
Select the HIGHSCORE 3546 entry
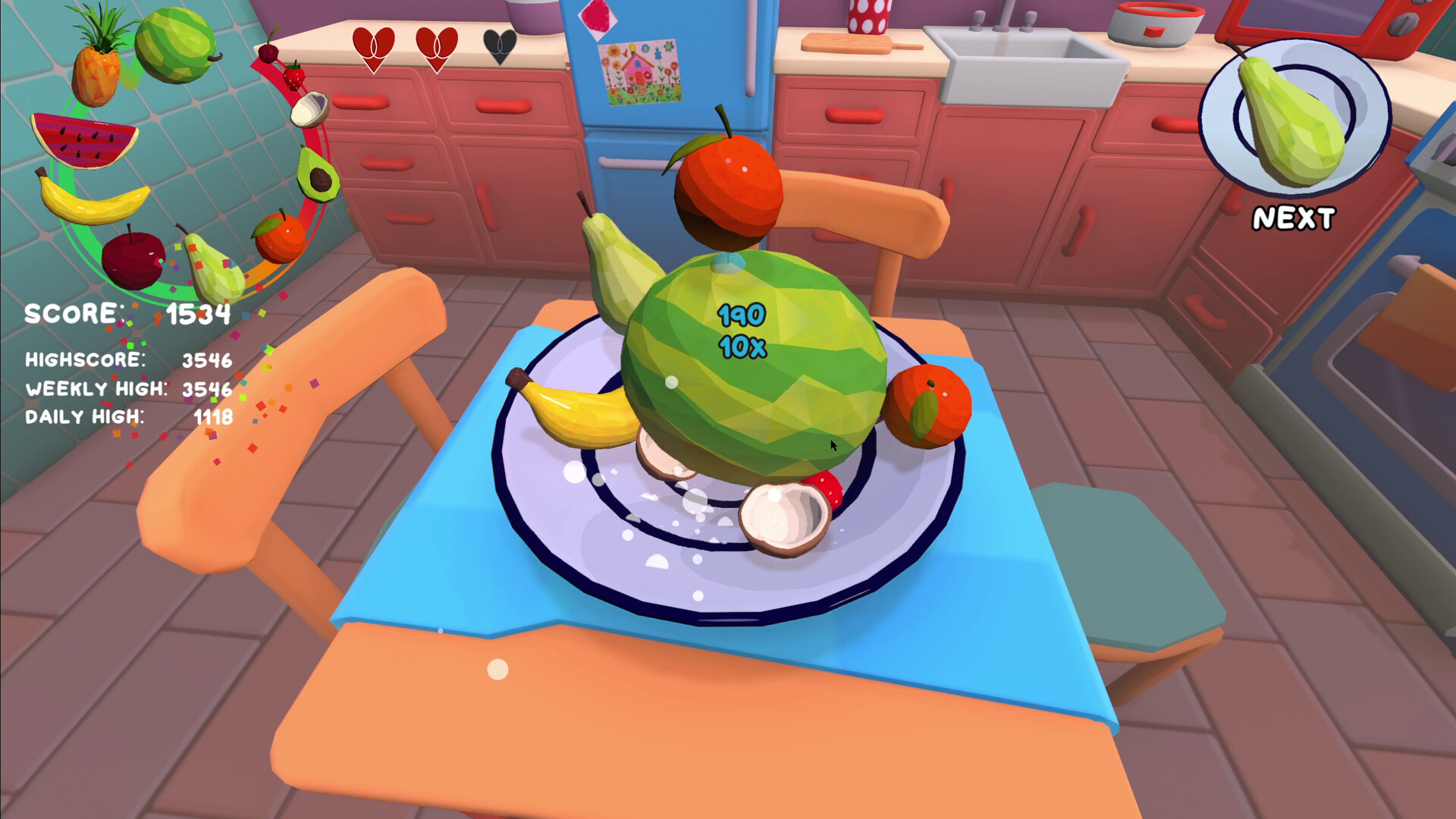coord(129,362)
